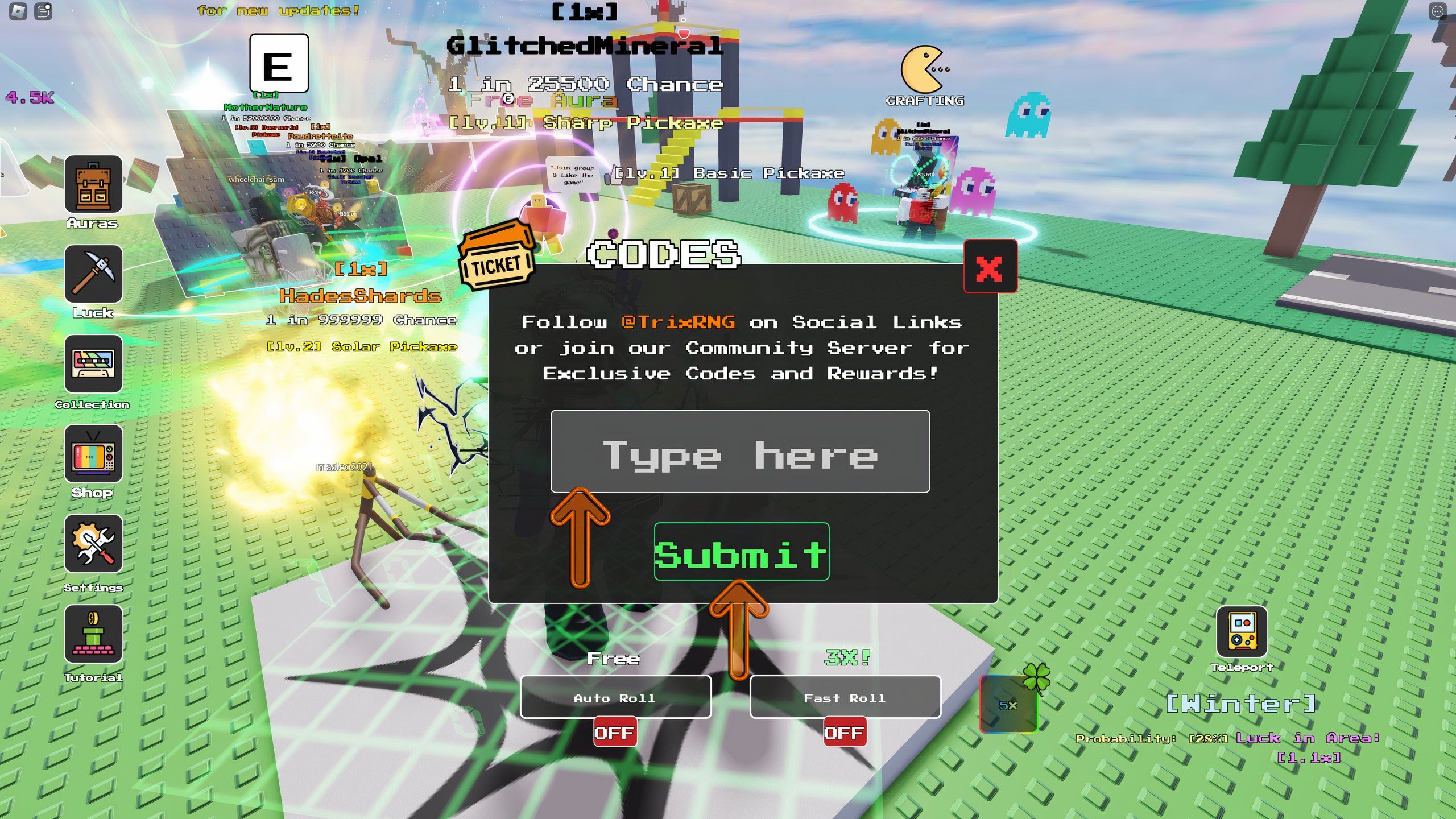The image size is (1456, 819).
Task: Enable Fast Roll
Action: point(846,733)
